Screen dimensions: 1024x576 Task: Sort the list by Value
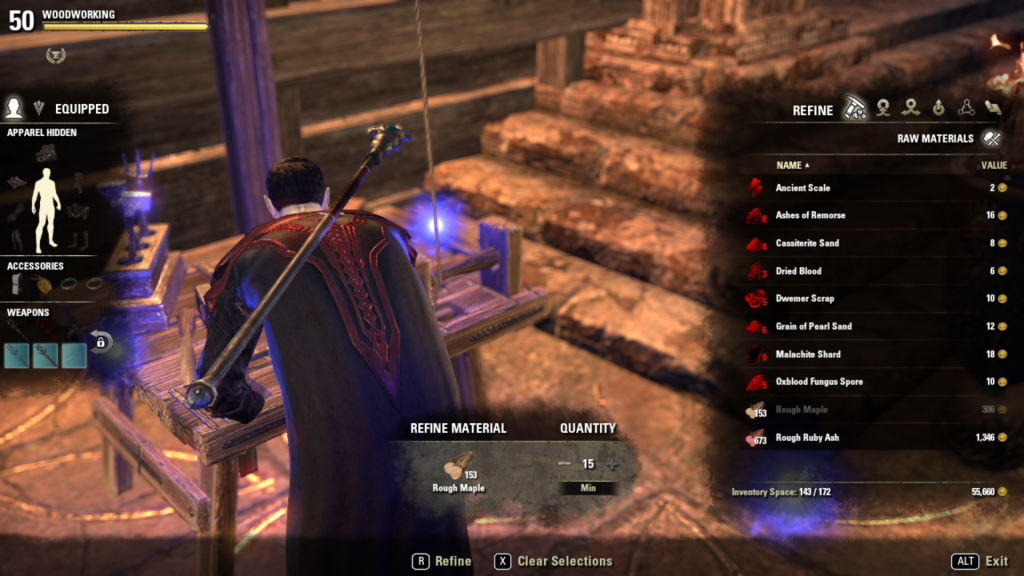pos(993,165)
